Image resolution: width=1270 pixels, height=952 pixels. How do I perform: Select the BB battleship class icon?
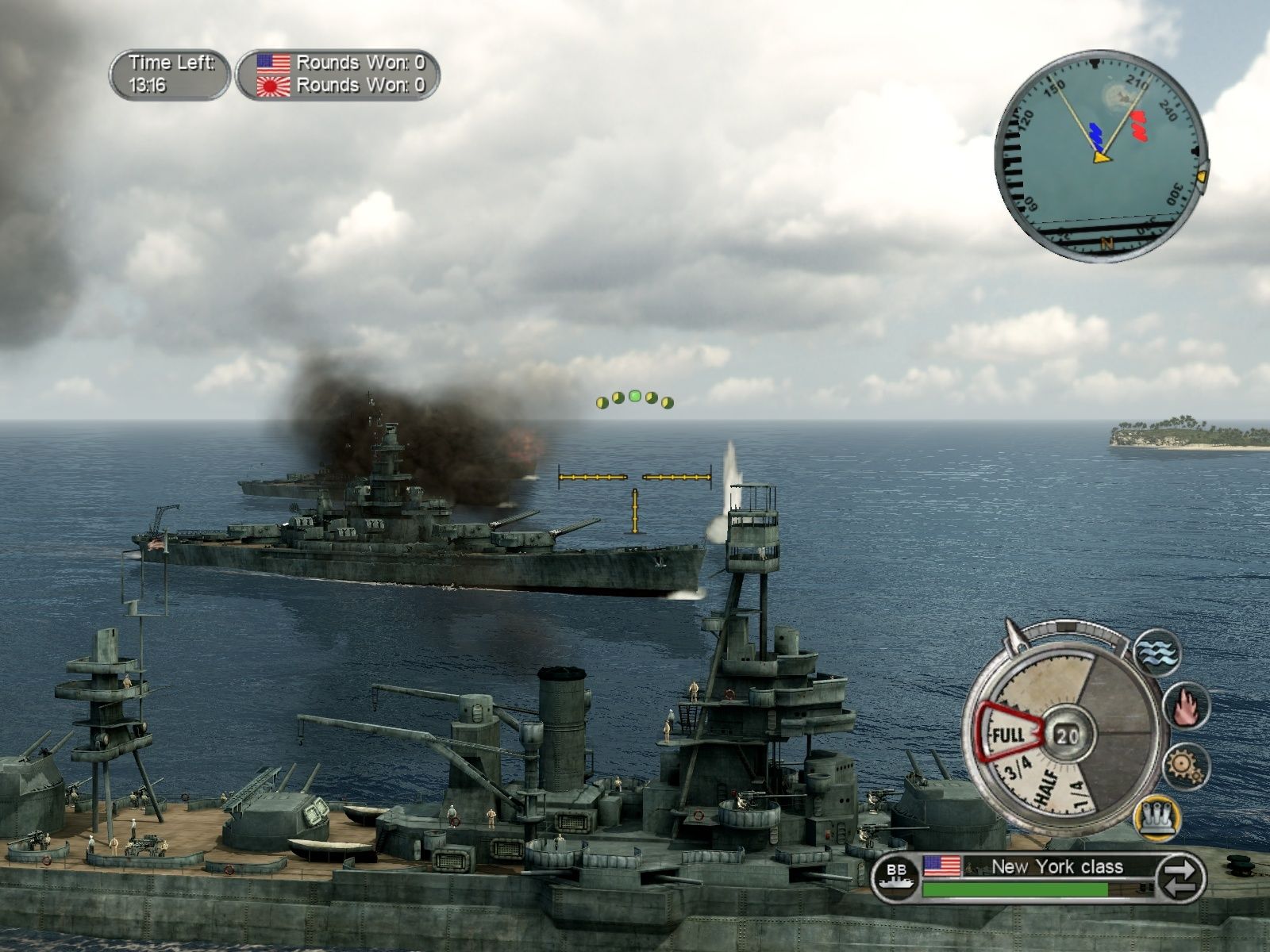coord(896,878)
